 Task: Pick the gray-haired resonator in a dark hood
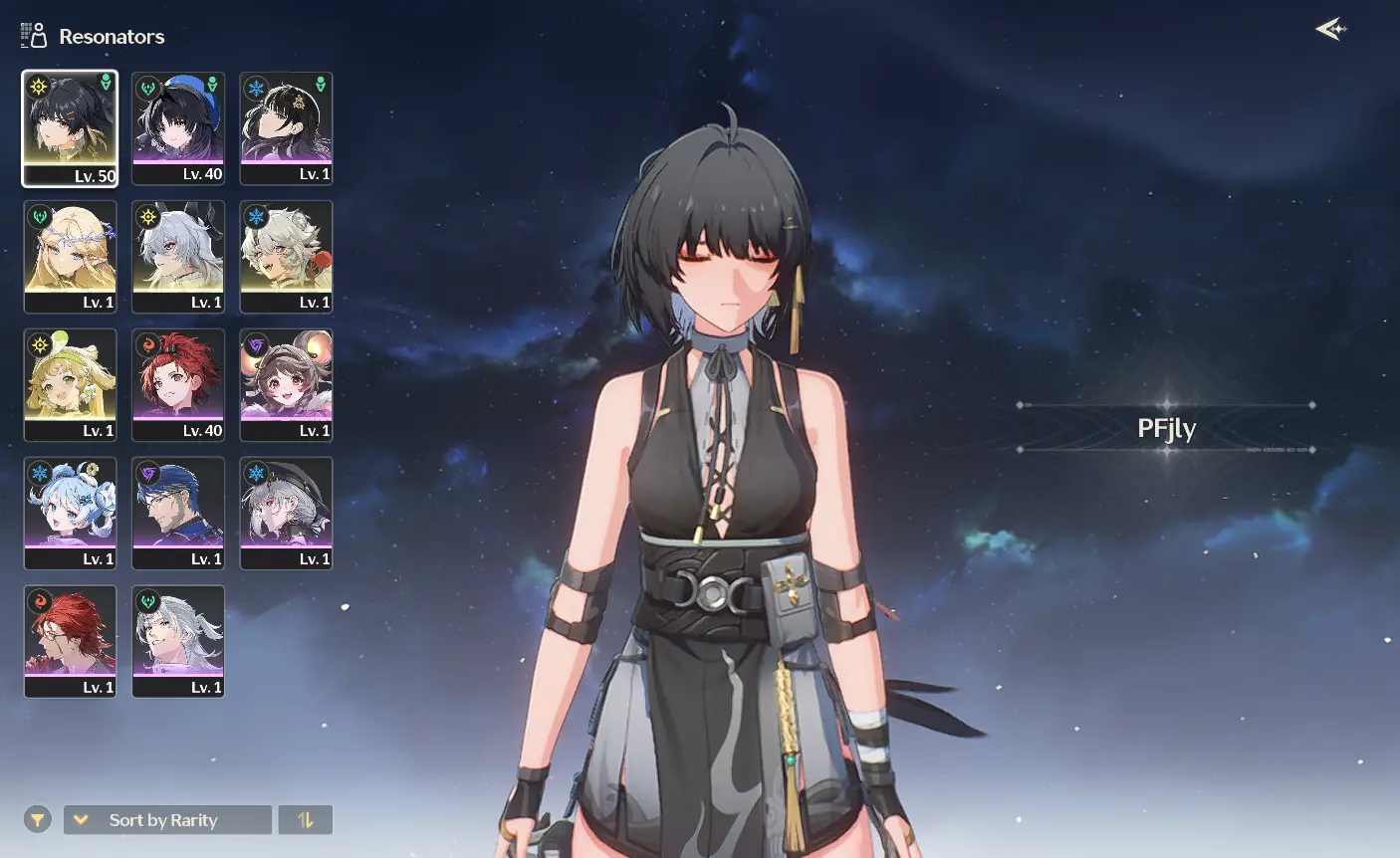(x=287, y=514)
